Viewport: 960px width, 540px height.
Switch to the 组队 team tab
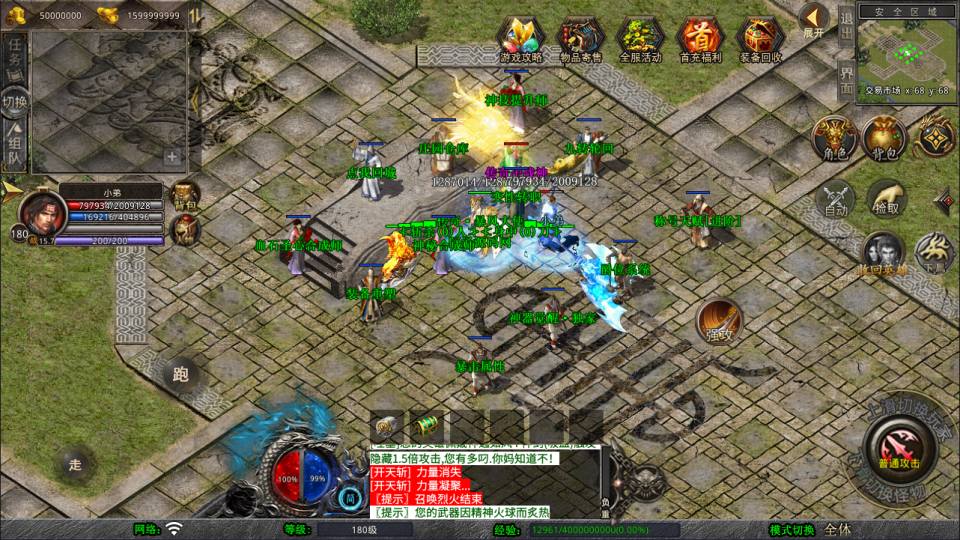pos(14,147)
